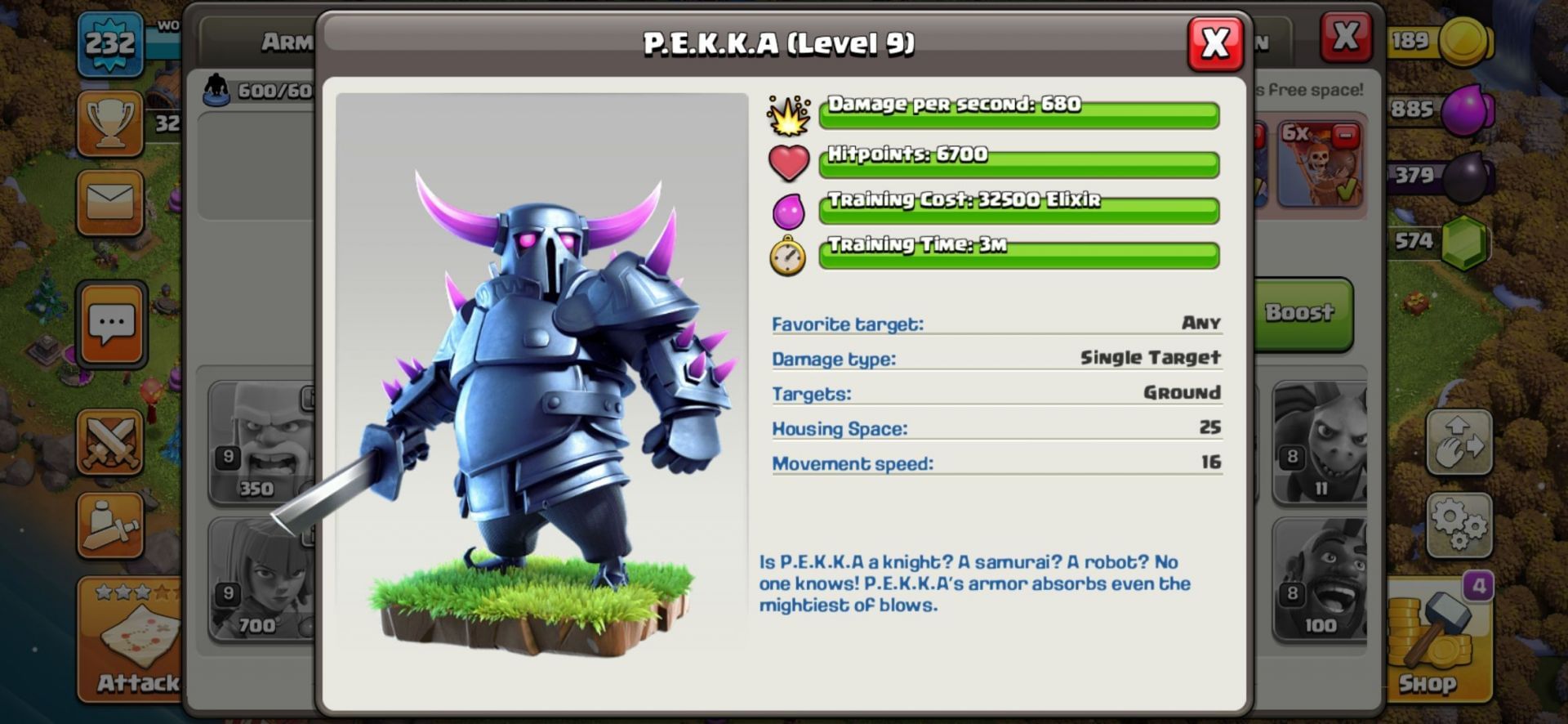This screenshot has height=724, width=1568.
Task: Open the chat message panel
Action: (x=114, y=322)
